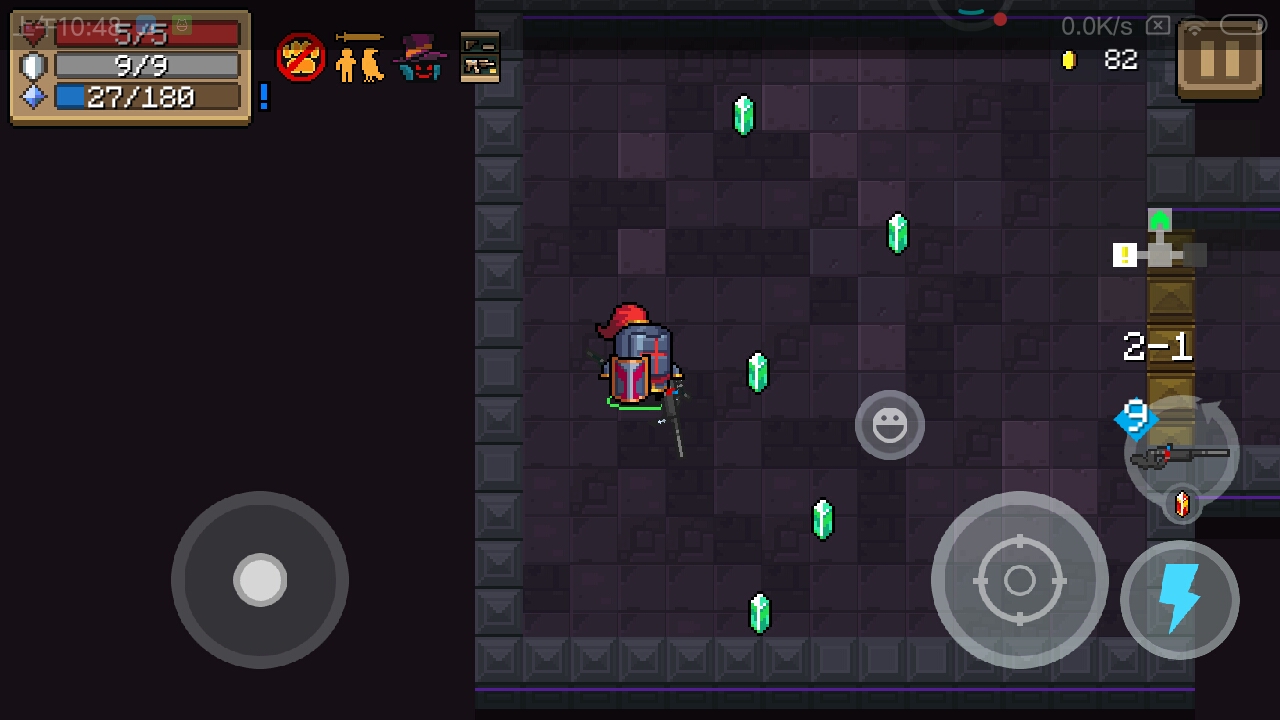The image size is (1280, 720).
Task: Tap the virtual joystick knob
Action: [x=260, y=580]
